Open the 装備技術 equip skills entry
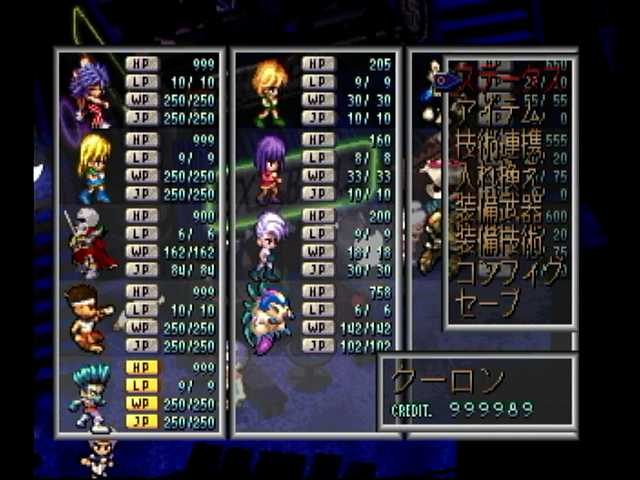640x480 pixels. point(498,241)
